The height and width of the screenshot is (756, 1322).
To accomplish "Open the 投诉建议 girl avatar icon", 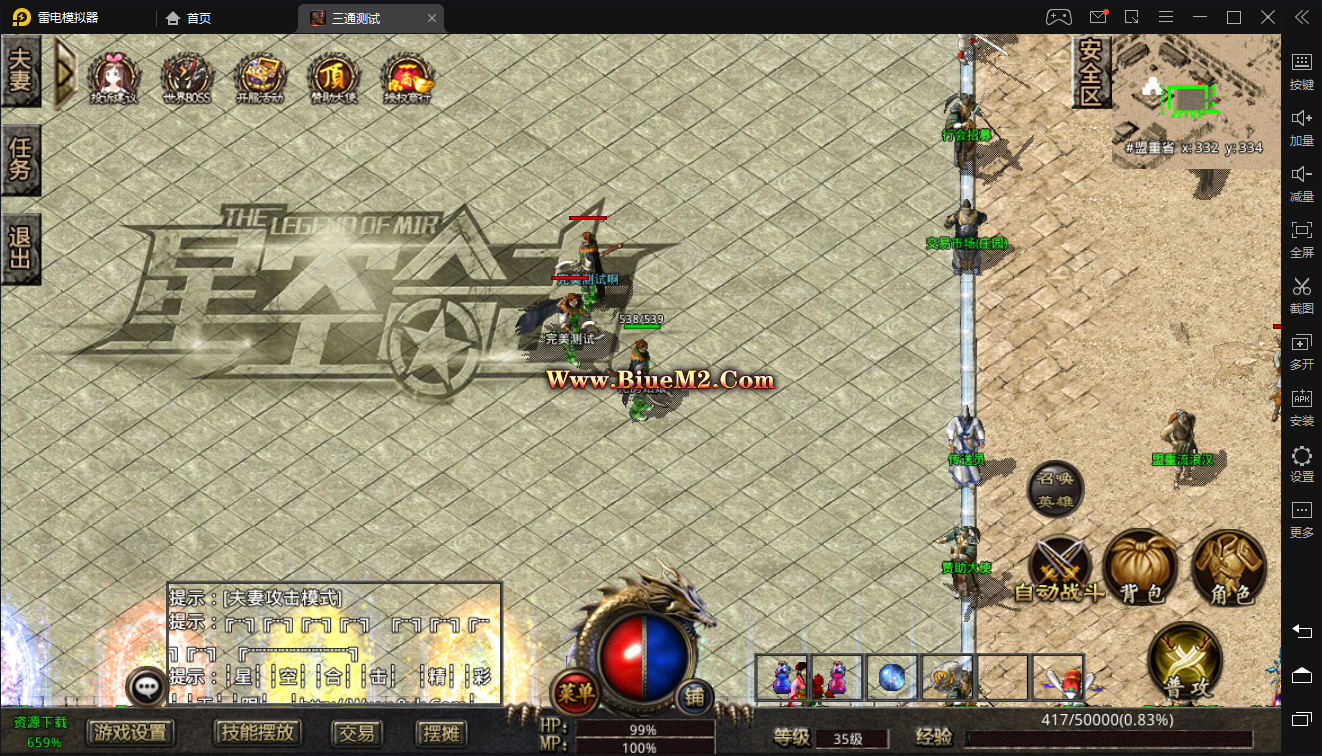I will (115, 76).
